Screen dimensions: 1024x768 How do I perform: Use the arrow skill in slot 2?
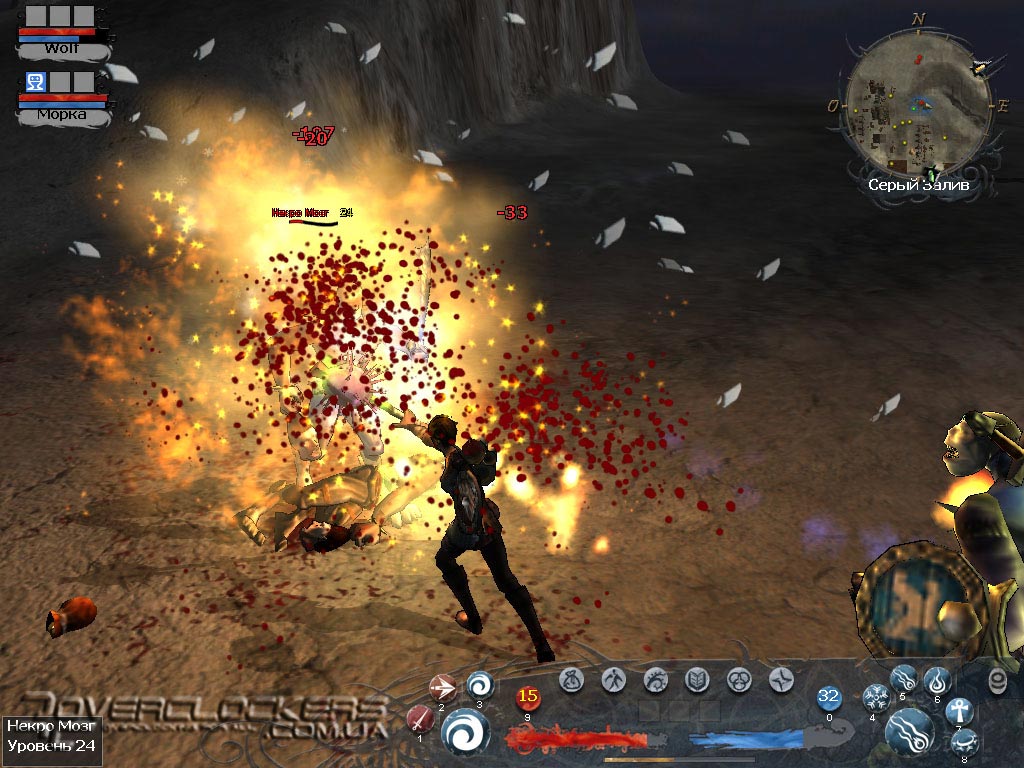click(x=442, y=687)
